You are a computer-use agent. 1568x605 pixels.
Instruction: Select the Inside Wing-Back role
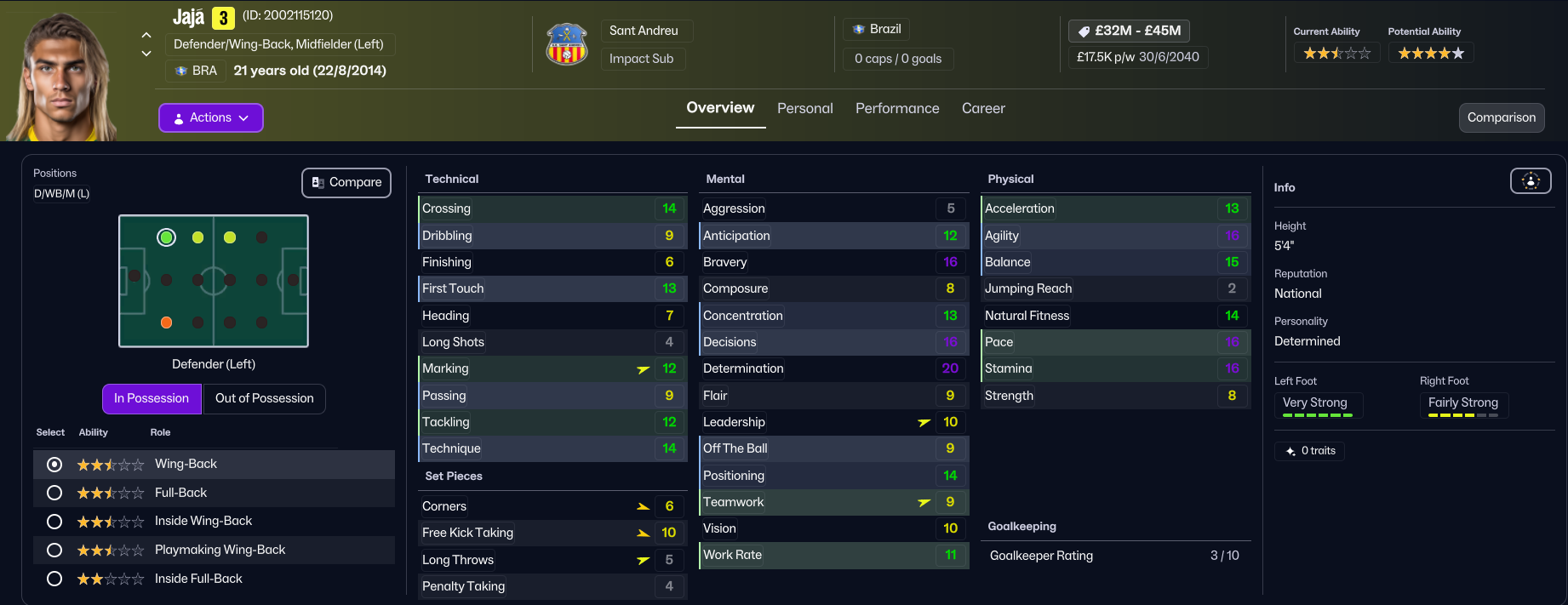(54, 521)
